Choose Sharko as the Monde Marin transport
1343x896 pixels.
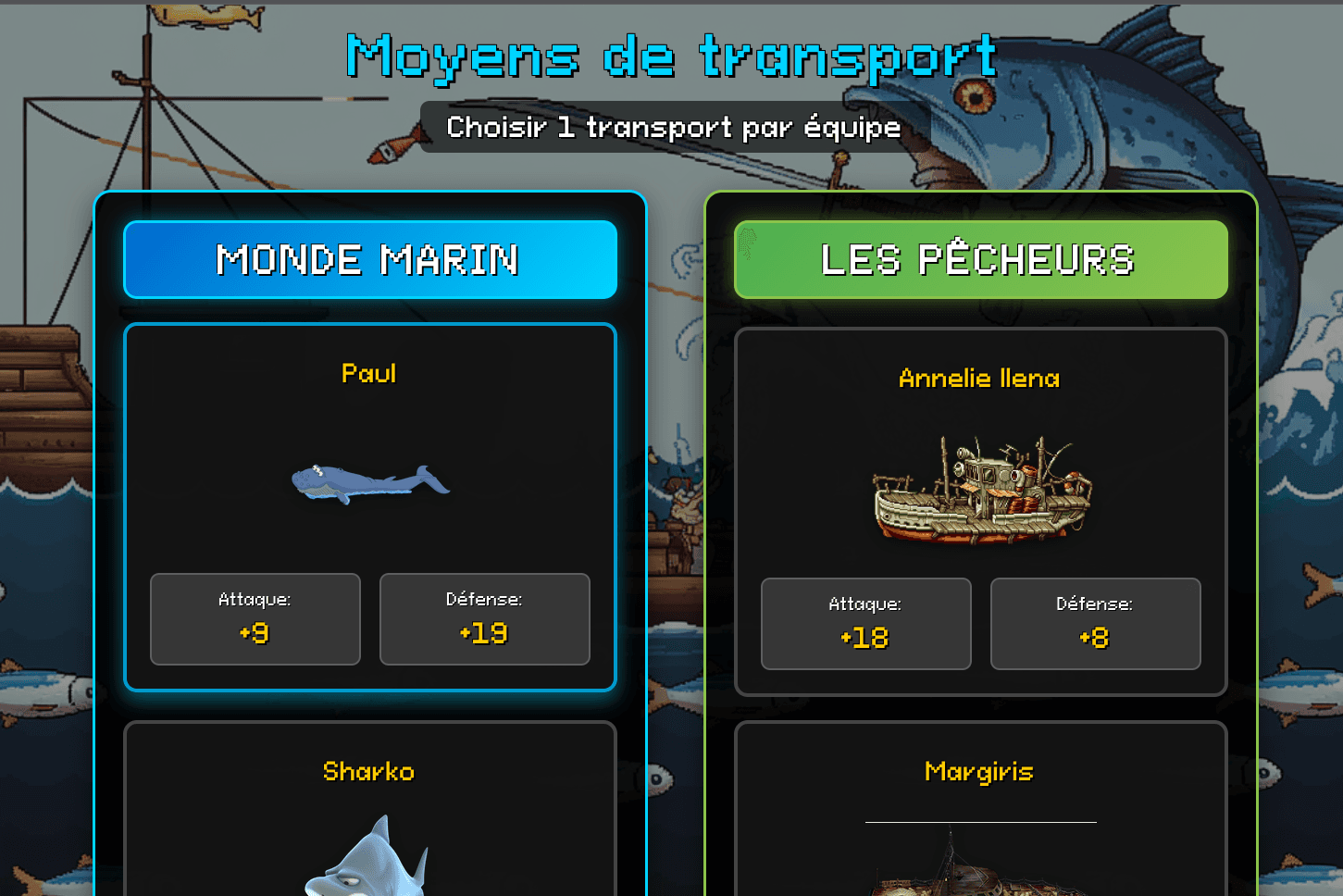click(x=369, y=805)
